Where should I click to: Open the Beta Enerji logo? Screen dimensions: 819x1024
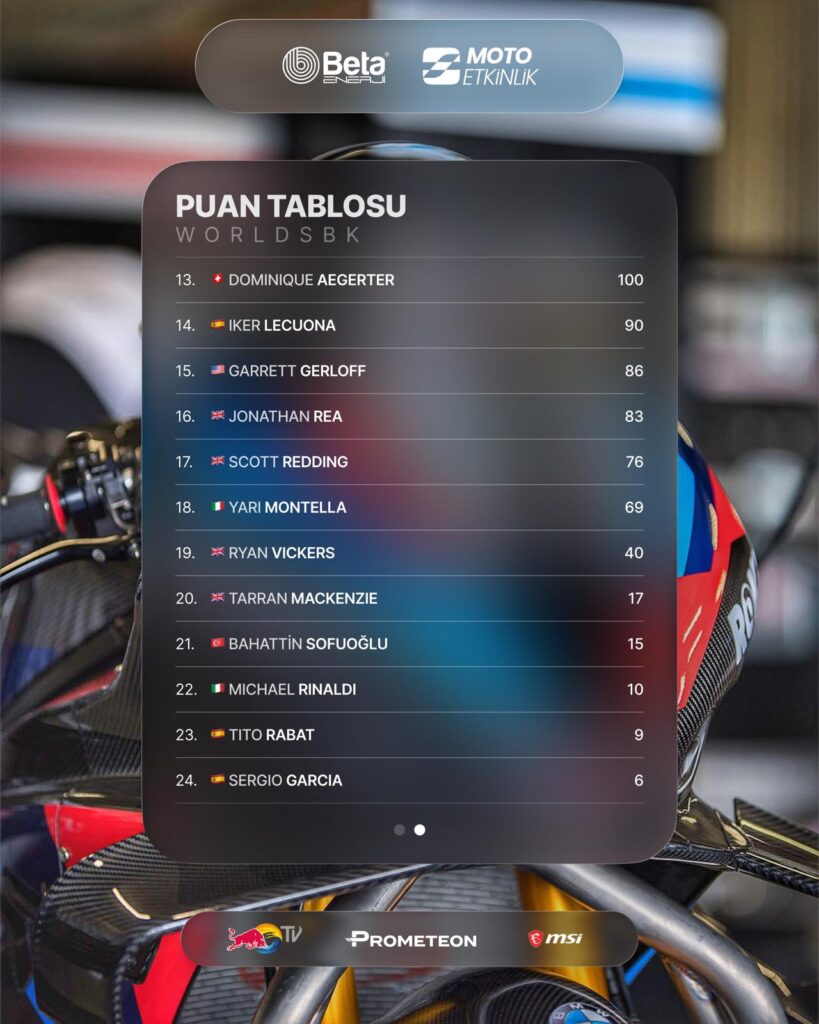point(334,66)
